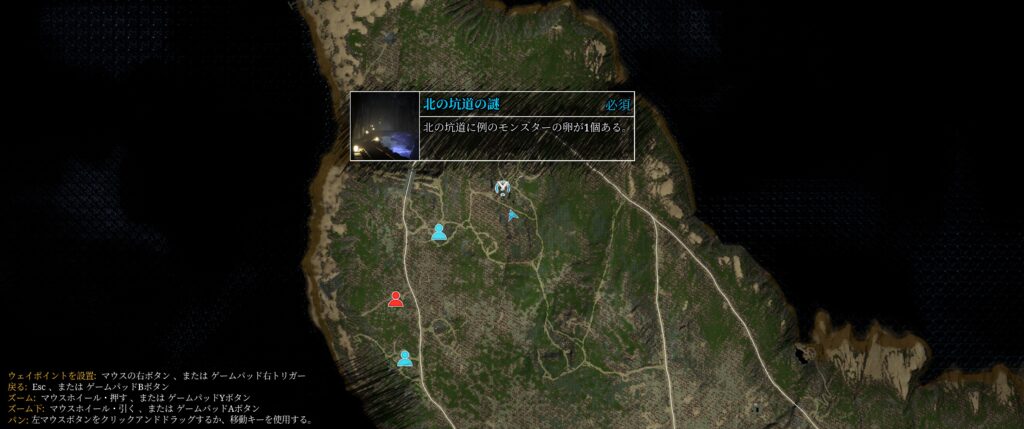Screen dimensions: 1024x429
Task: Click the 北の坑道の謎 quest title
Action: pos(461,104)
